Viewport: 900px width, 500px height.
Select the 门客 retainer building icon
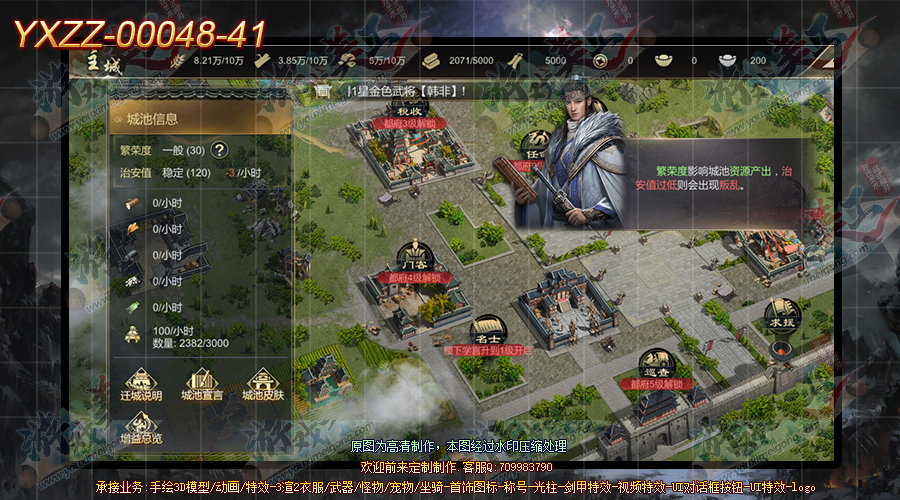tap(412, 255)
